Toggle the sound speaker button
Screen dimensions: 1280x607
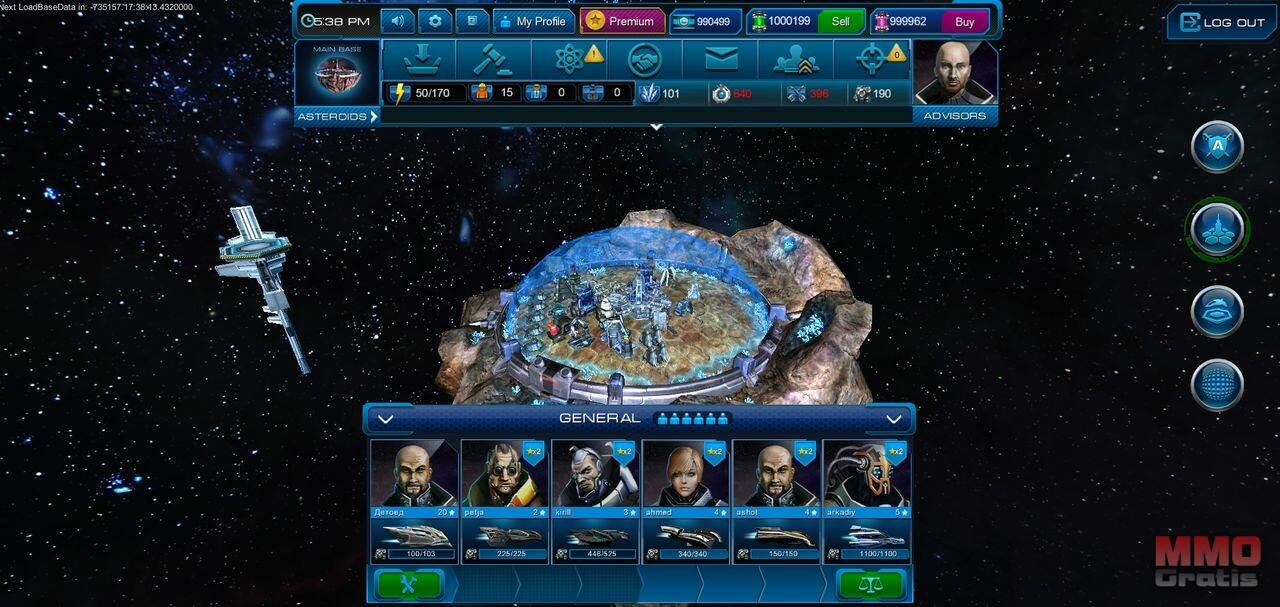coord(398,21)
